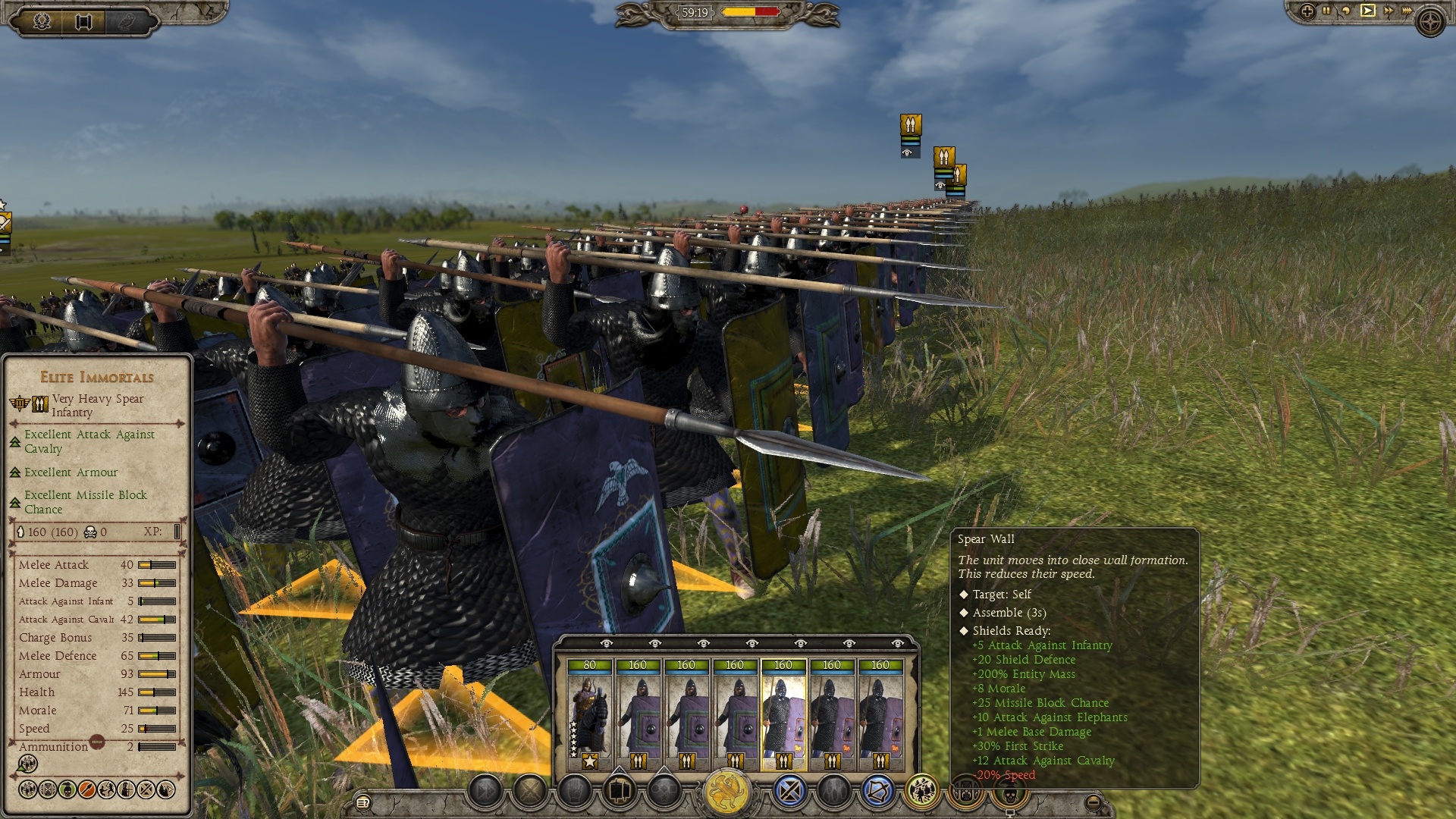Open the scroll objectives button

(x=83, y=20)
